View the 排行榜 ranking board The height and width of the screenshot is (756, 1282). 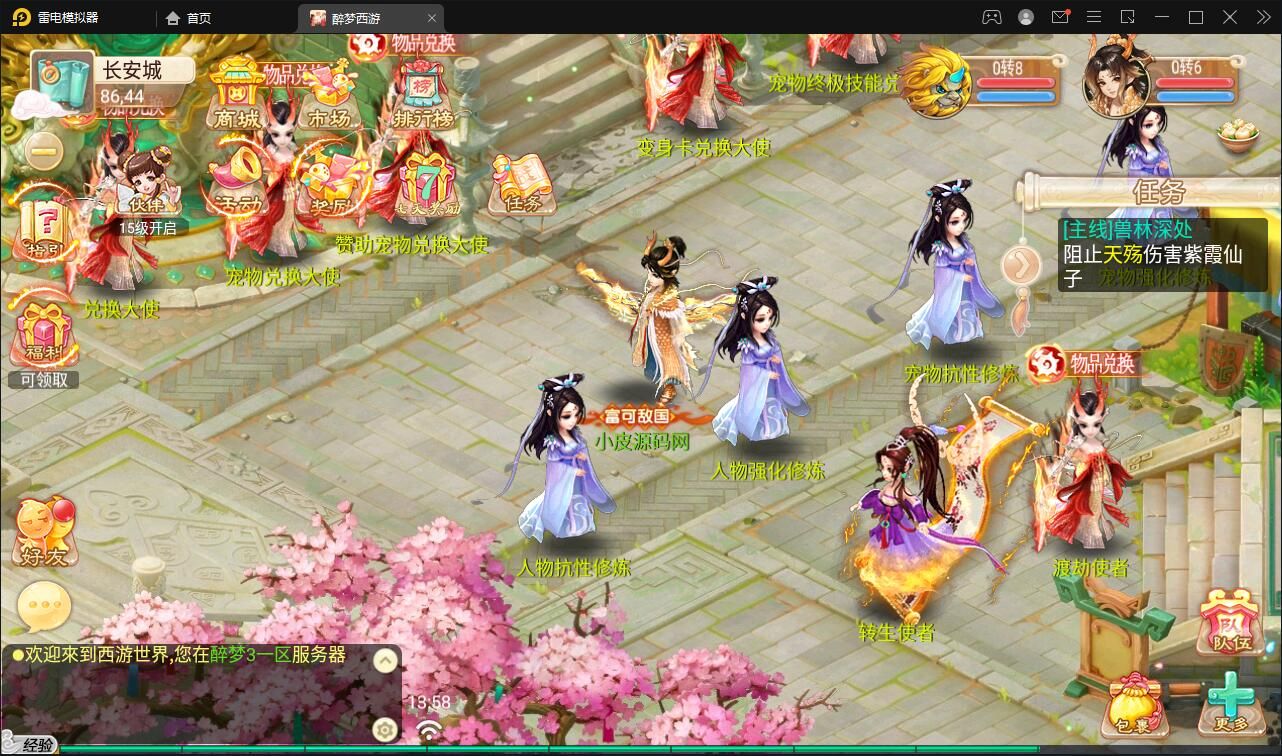point(422,98)
